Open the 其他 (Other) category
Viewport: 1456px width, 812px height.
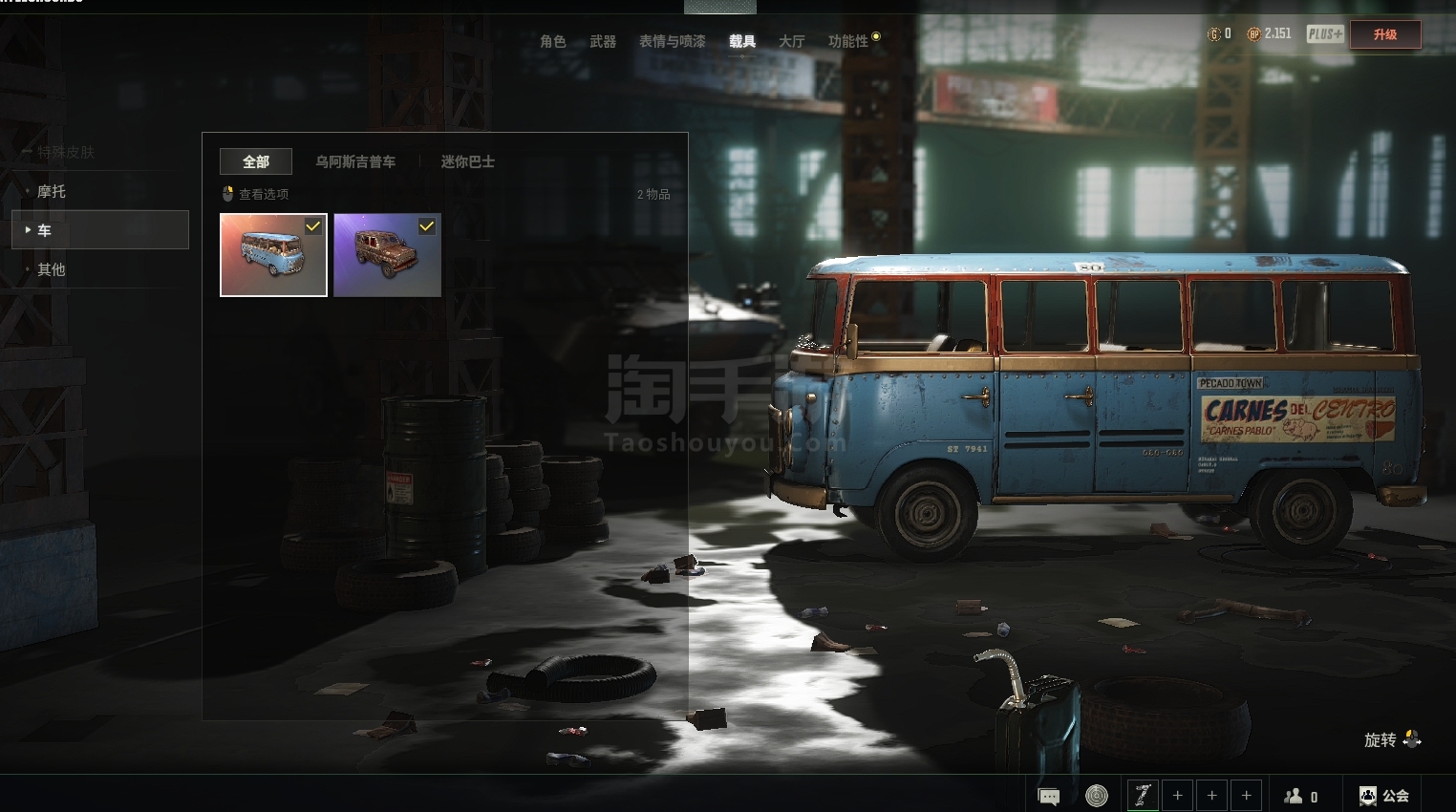52,269
